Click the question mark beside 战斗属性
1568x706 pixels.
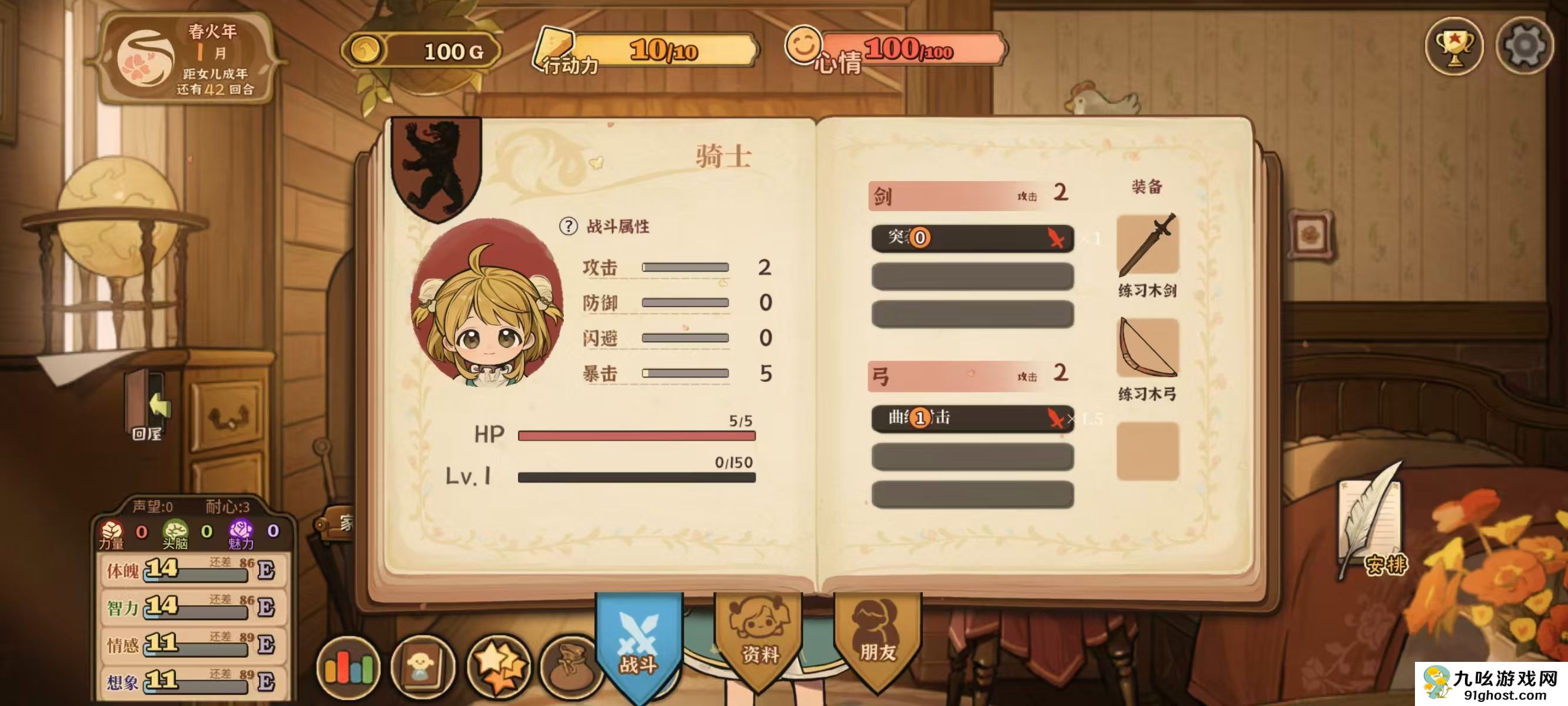(x=568, y=227)
